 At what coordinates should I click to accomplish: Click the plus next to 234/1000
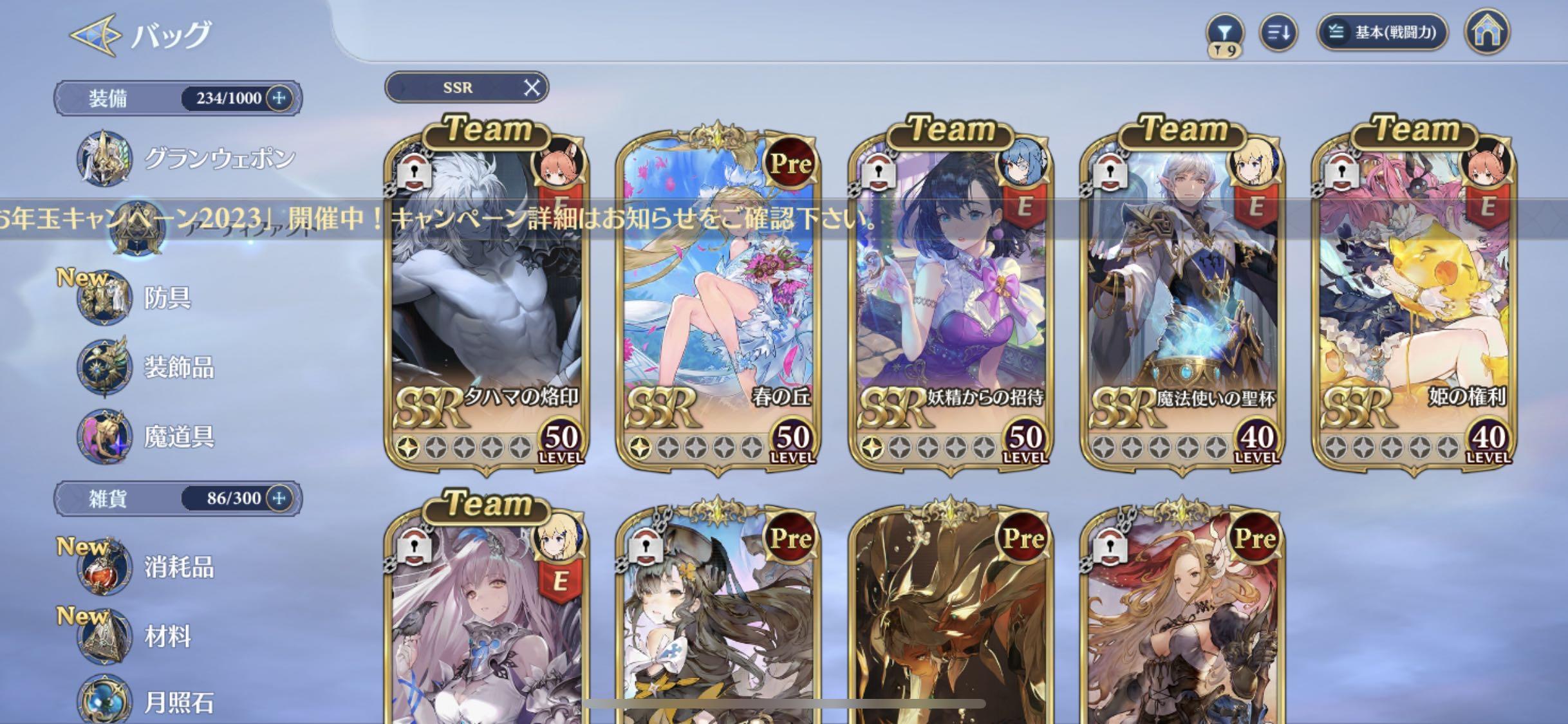point(278,98)
